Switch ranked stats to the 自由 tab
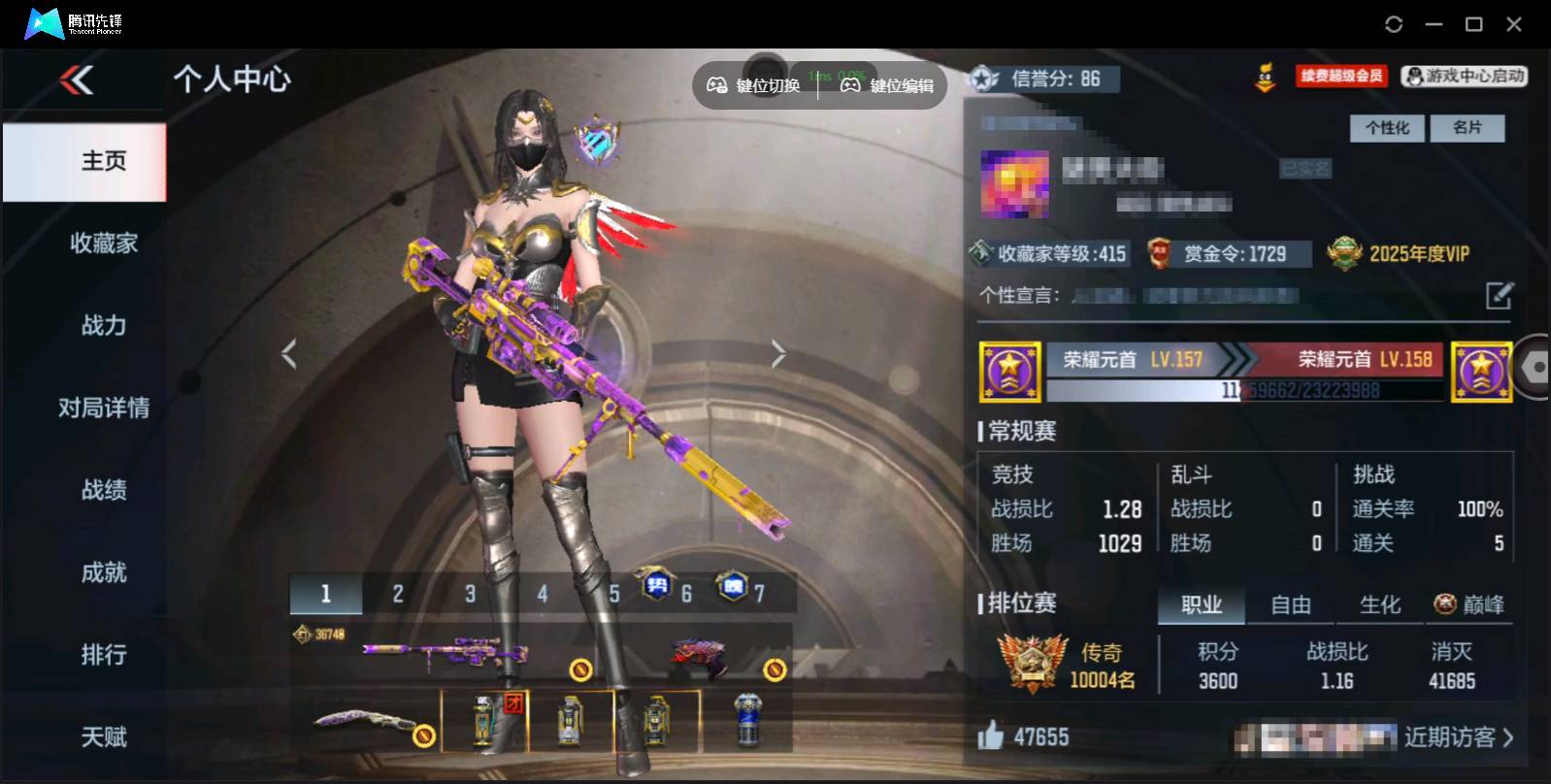The height and width of the screenshot is (784, 1551). (x=1291, y=604)
